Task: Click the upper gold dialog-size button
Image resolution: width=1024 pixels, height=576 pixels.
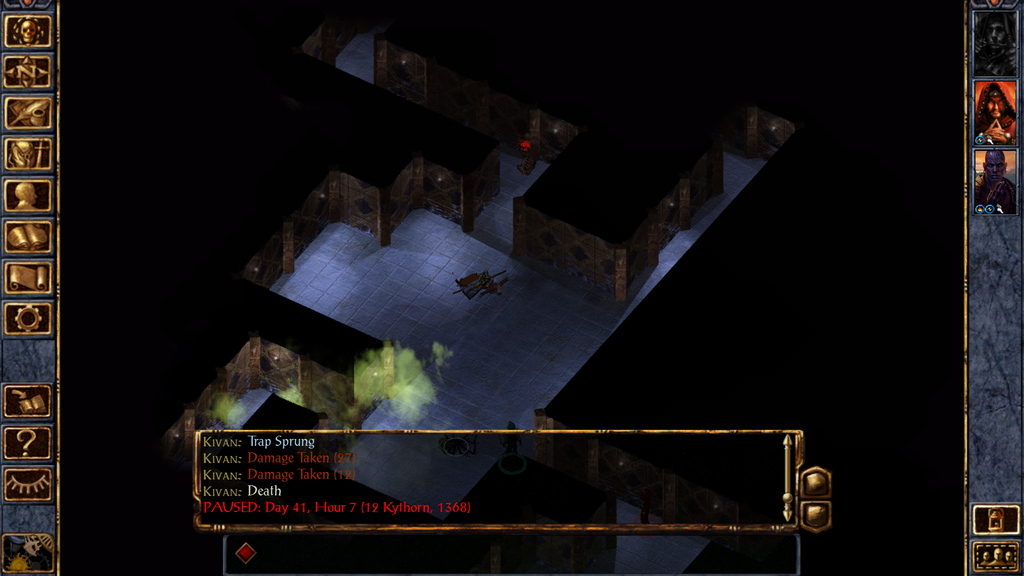Action: pyautogui.click(x=815, y=482)
